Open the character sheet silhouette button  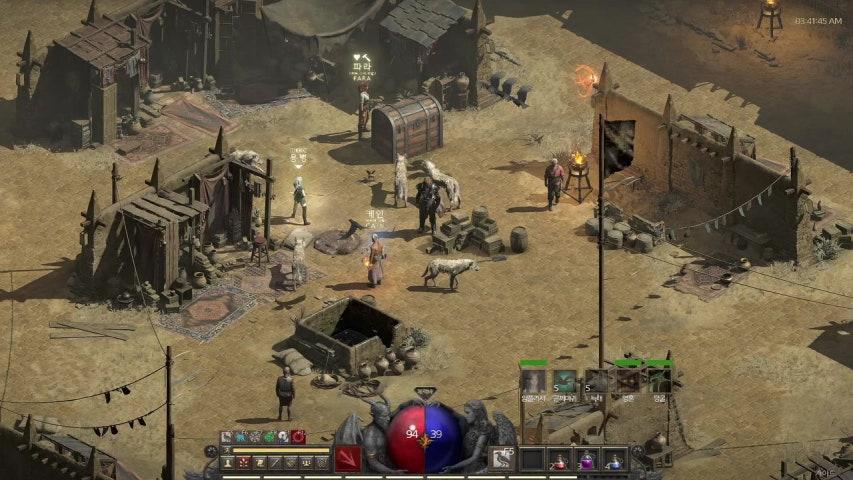[227, 463]
